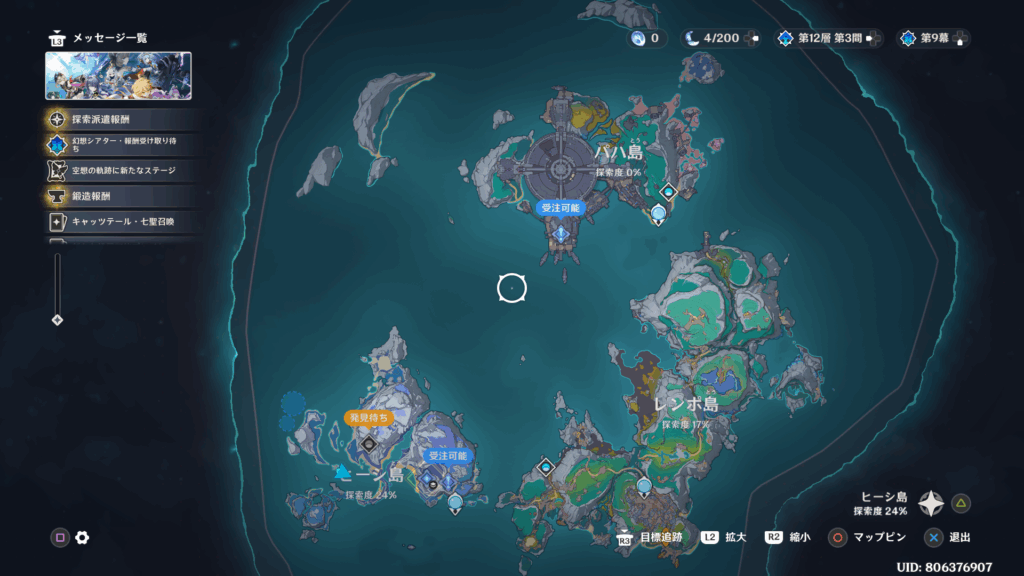1024x576 pixels.
Task: Open the 第9幕 theater progress tracker
Action: tap(932, 38)
